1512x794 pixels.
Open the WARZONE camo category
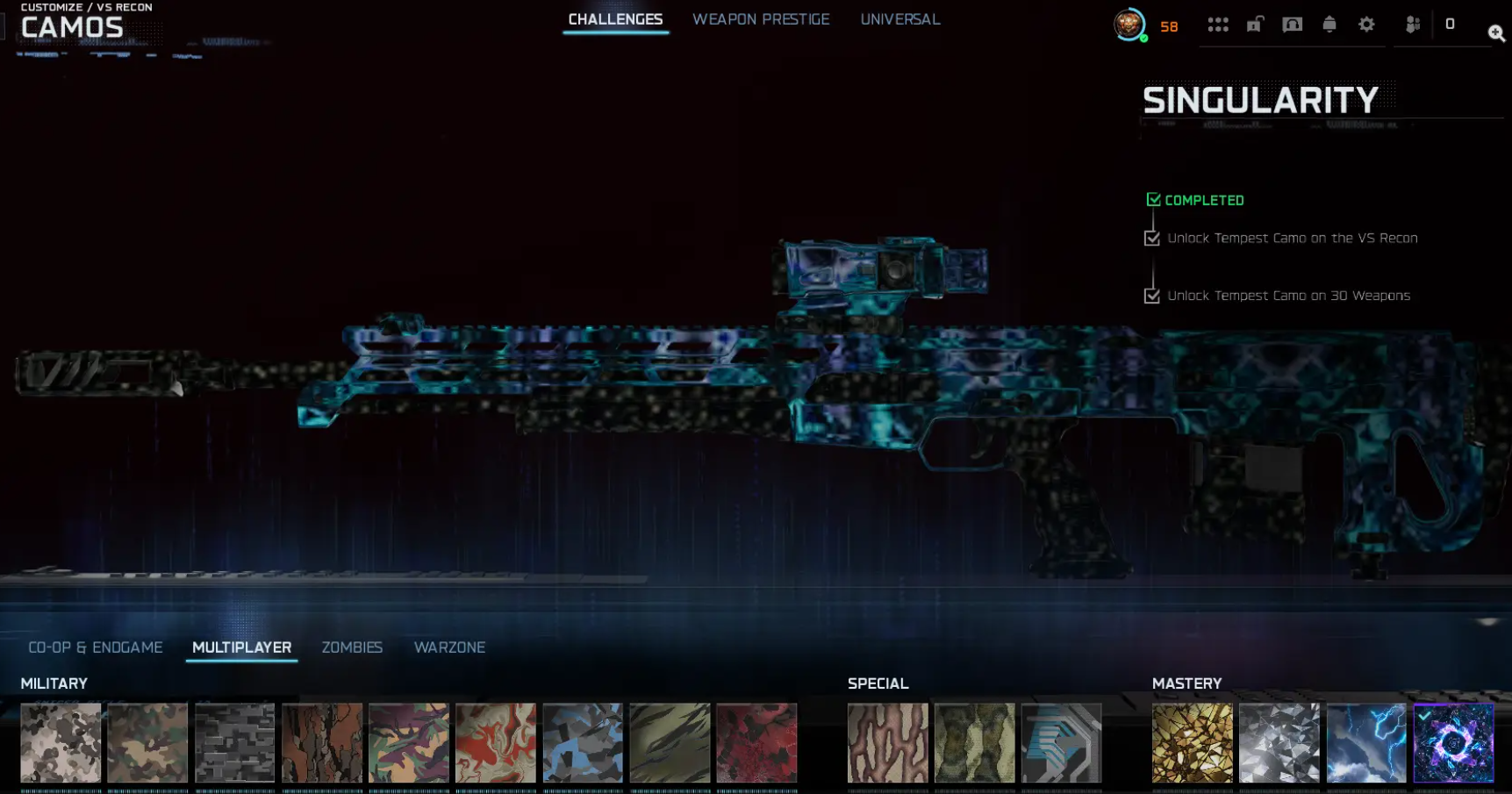coord(449,647)
